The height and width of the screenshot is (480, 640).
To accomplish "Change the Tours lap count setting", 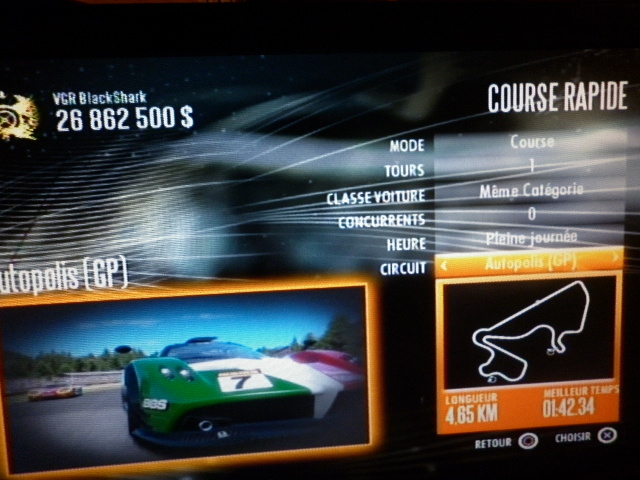I will pyautogui.click(x=531, y=167).
